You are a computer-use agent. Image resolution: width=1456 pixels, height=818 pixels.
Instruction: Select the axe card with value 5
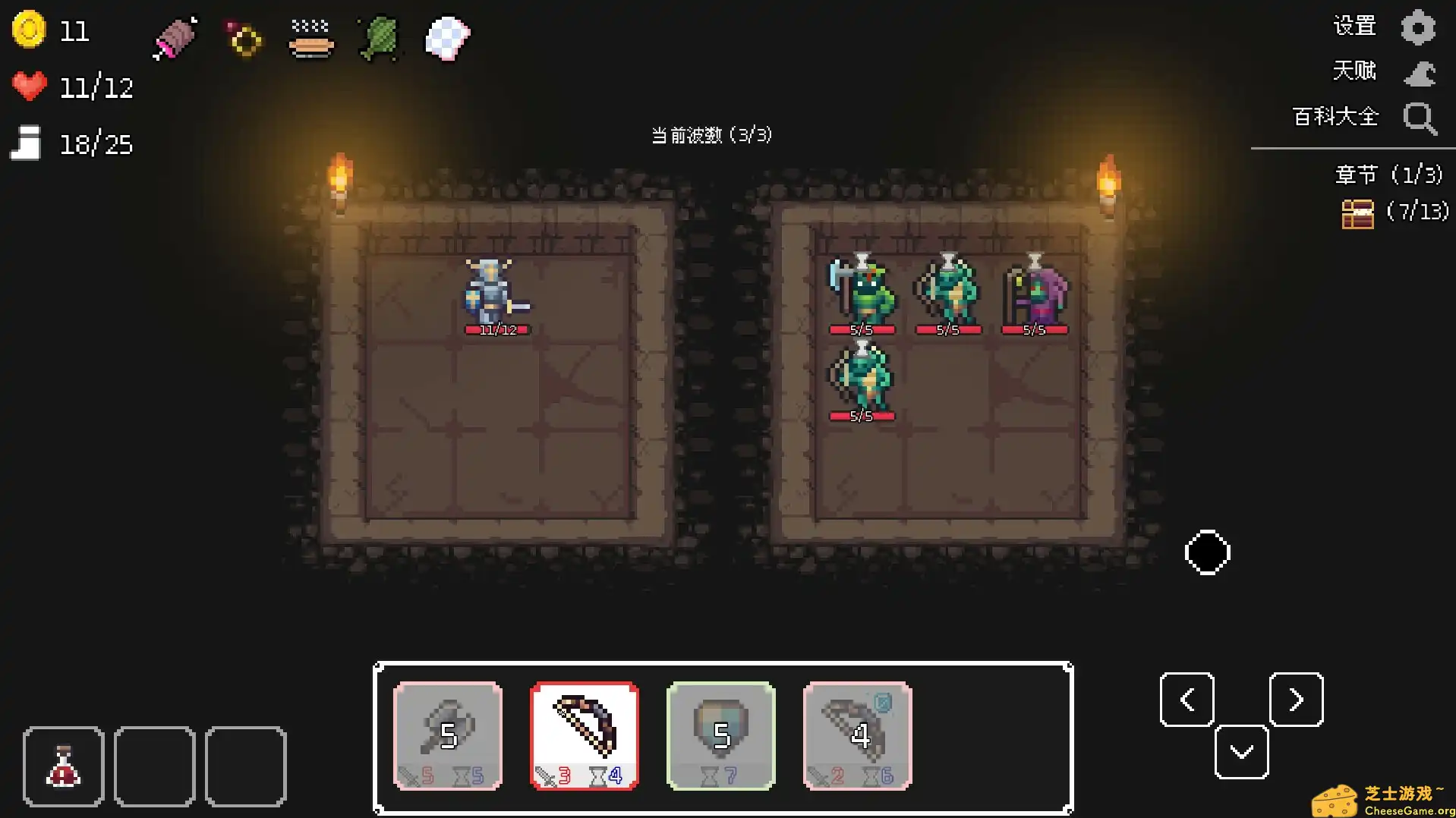click(x=447, y=732)
